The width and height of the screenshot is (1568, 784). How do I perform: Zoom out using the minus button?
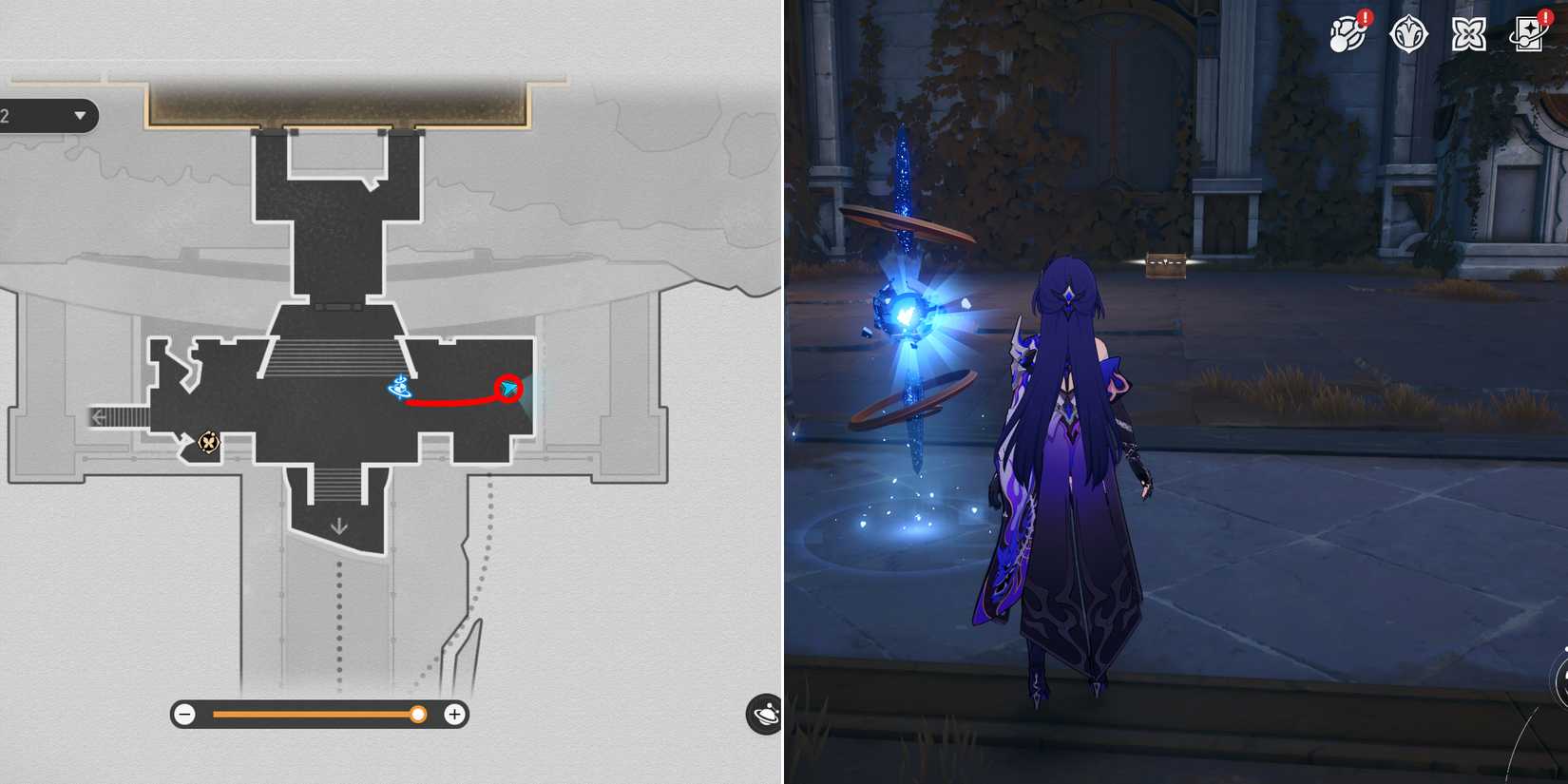point(184,714)
